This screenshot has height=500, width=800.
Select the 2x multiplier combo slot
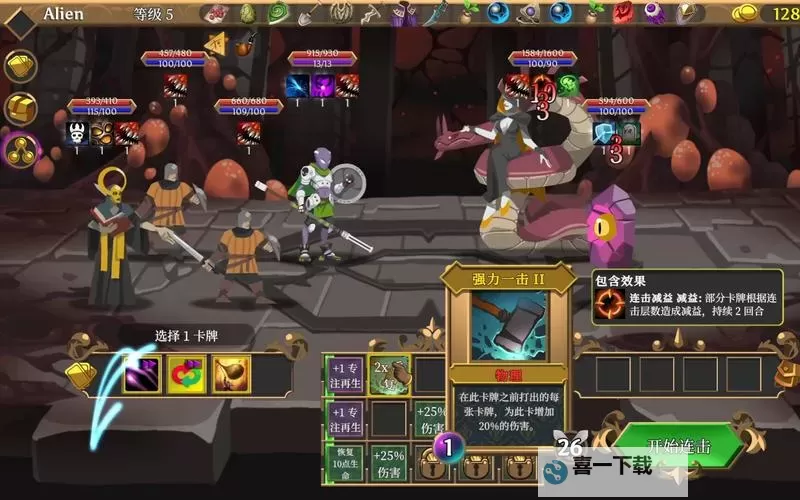[x=389, y=374]
